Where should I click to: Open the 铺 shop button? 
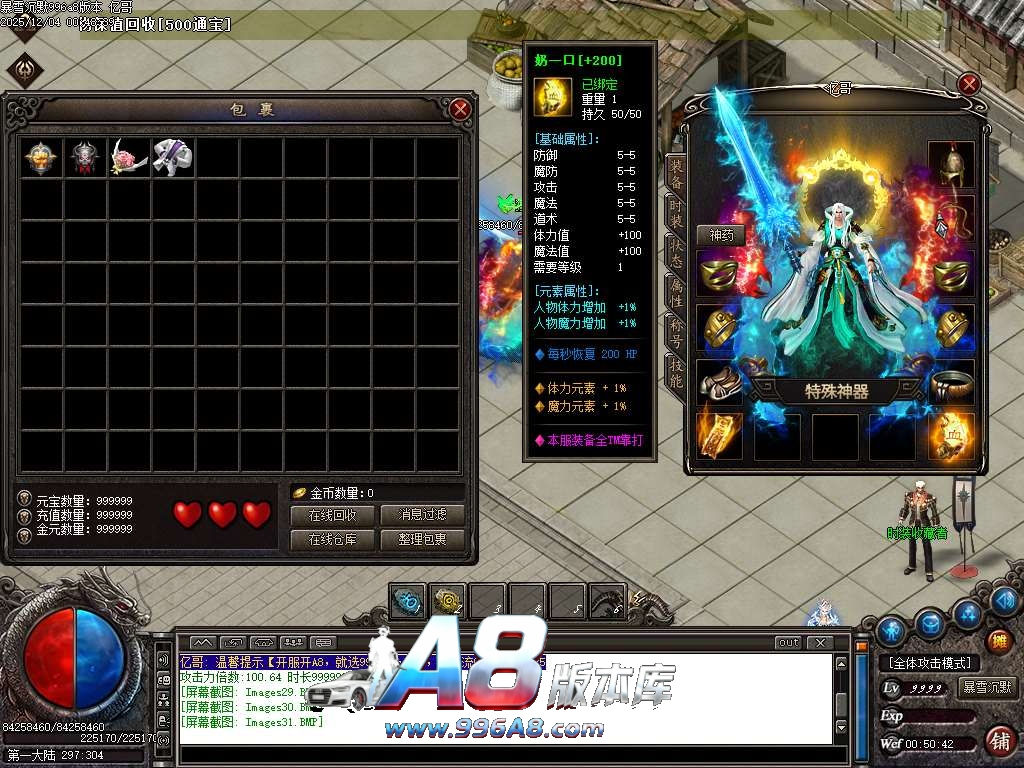997,740
